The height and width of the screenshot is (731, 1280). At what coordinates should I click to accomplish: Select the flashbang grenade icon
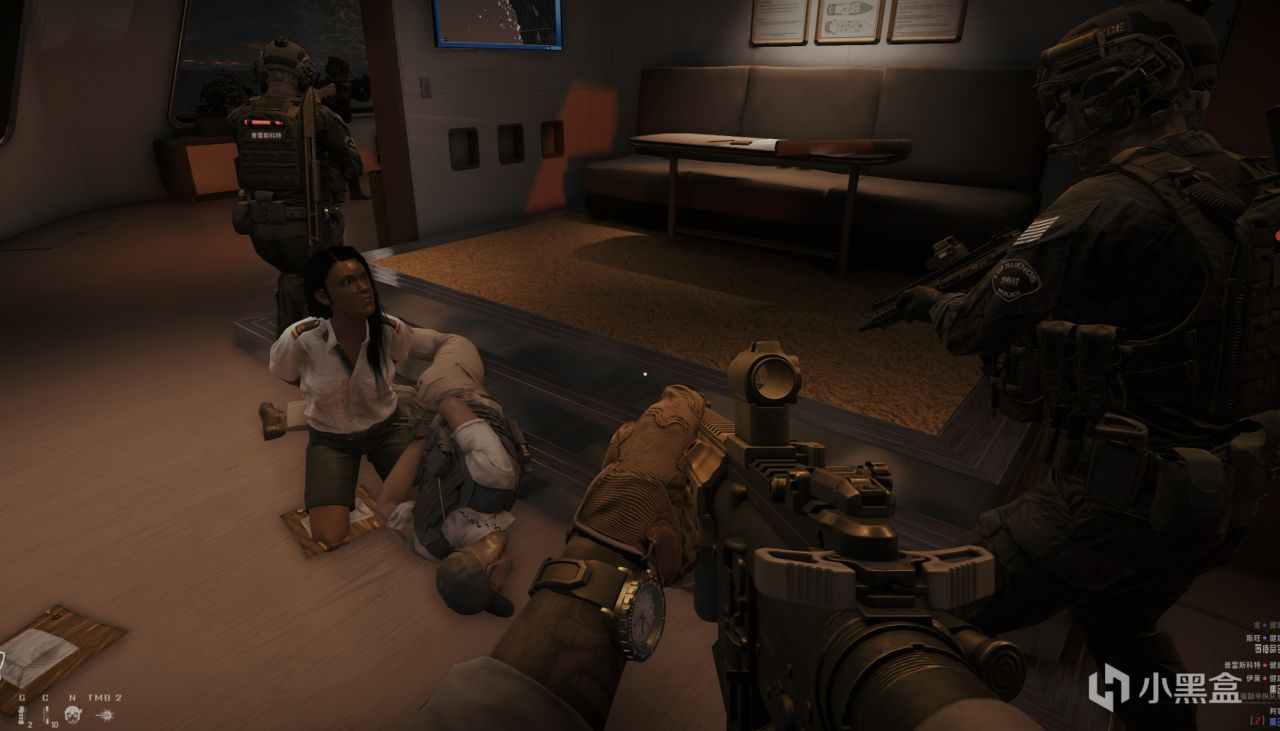(21, 714)
